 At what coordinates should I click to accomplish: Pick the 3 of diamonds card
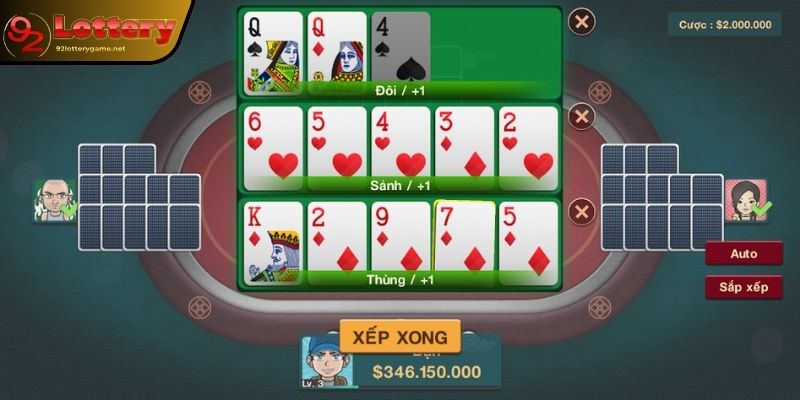(x=464, y=143)
